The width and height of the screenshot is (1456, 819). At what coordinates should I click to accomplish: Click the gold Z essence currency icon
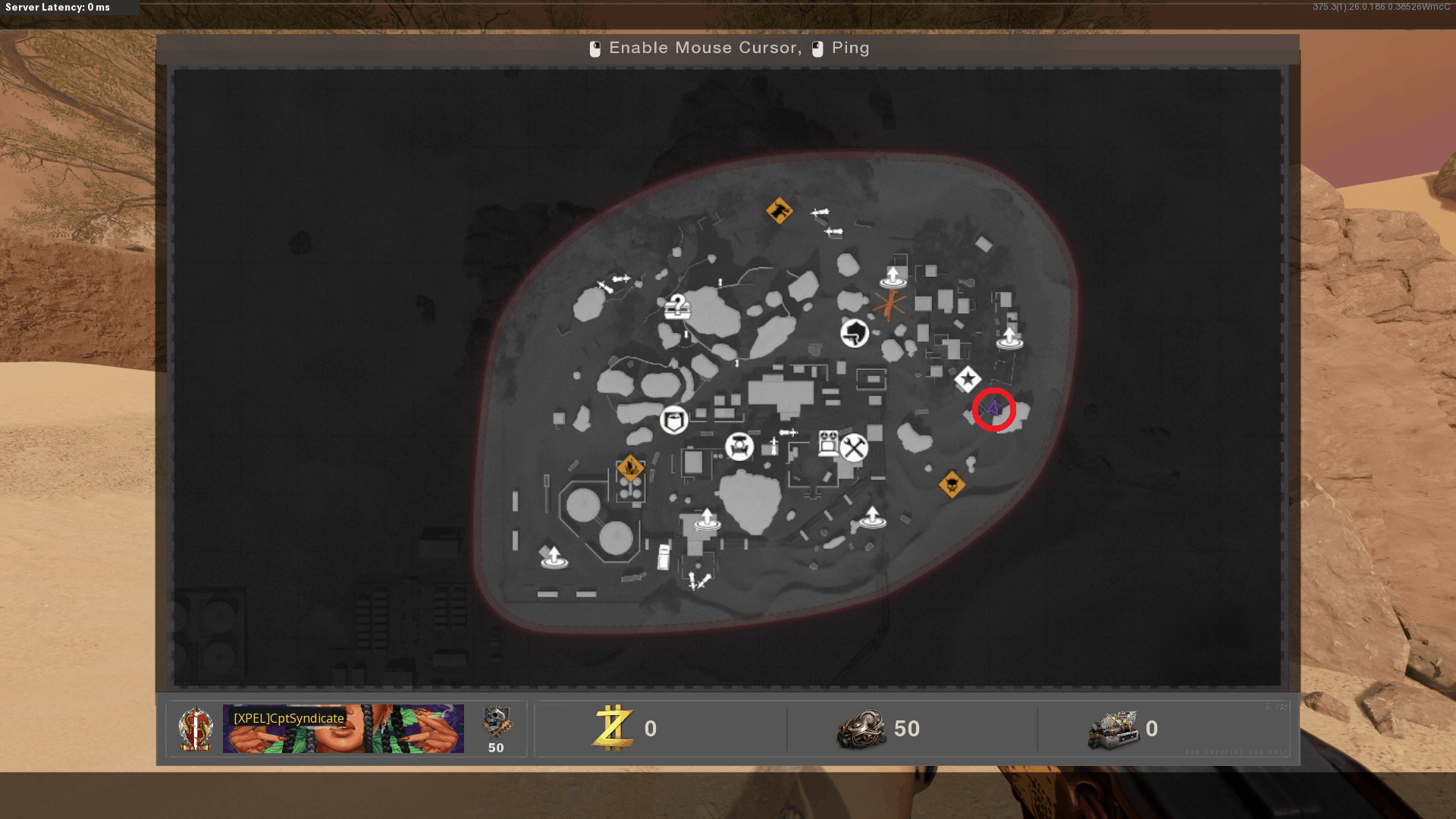(x=613, y=728)
